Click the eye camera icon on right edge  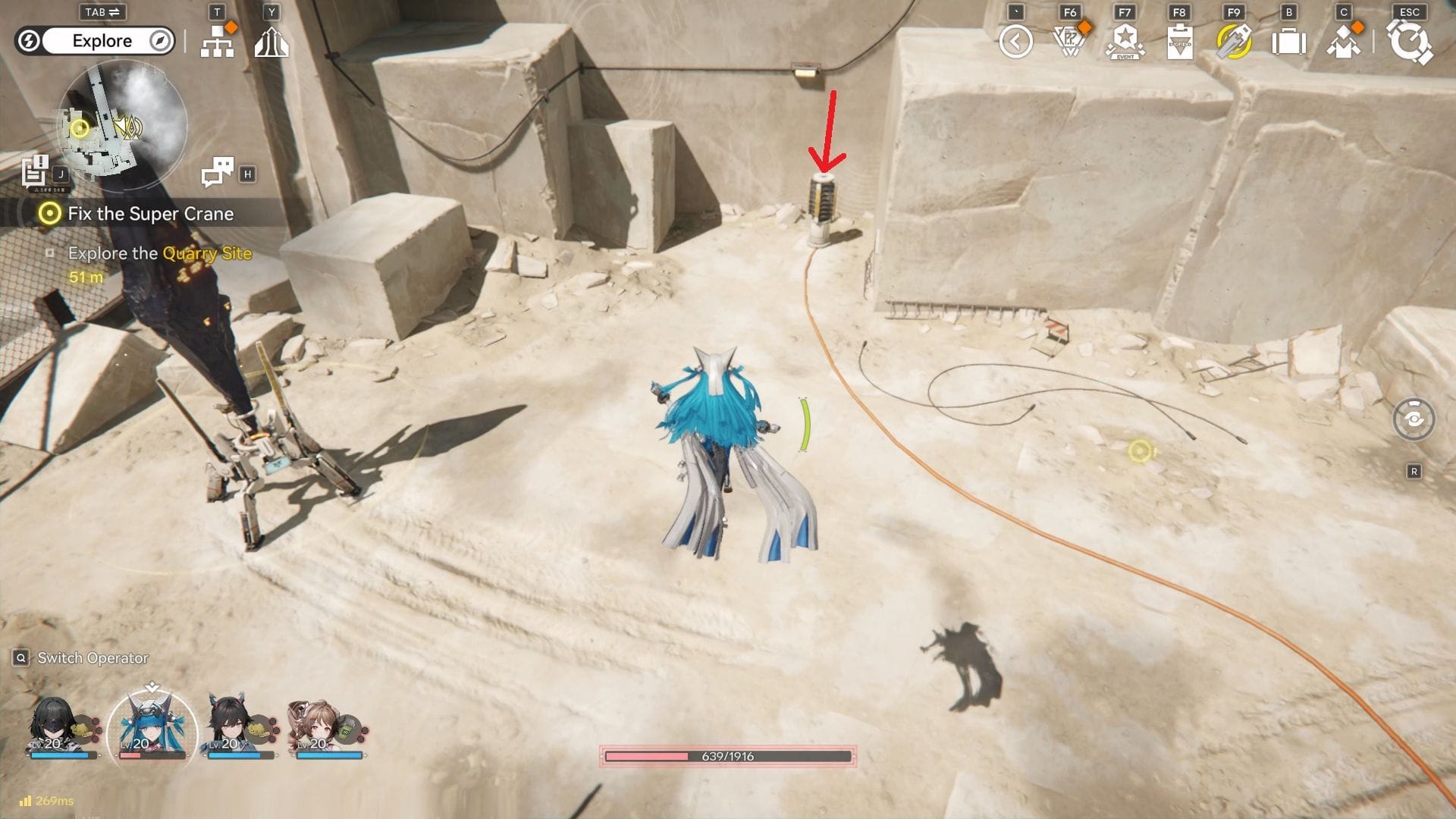pos(1414,419)
